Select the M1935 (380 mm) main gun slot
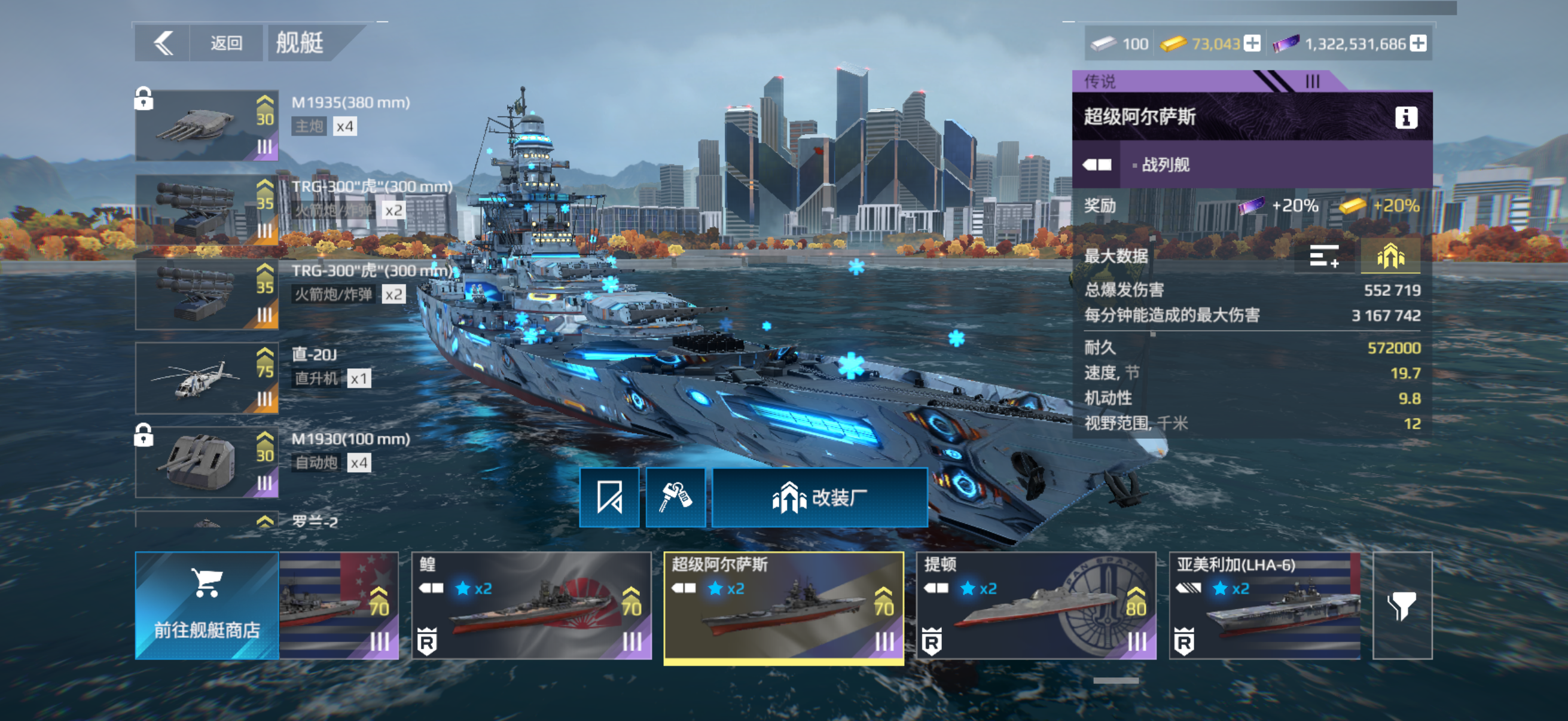This screenshot has height=721, width=1568. point(207,126)
